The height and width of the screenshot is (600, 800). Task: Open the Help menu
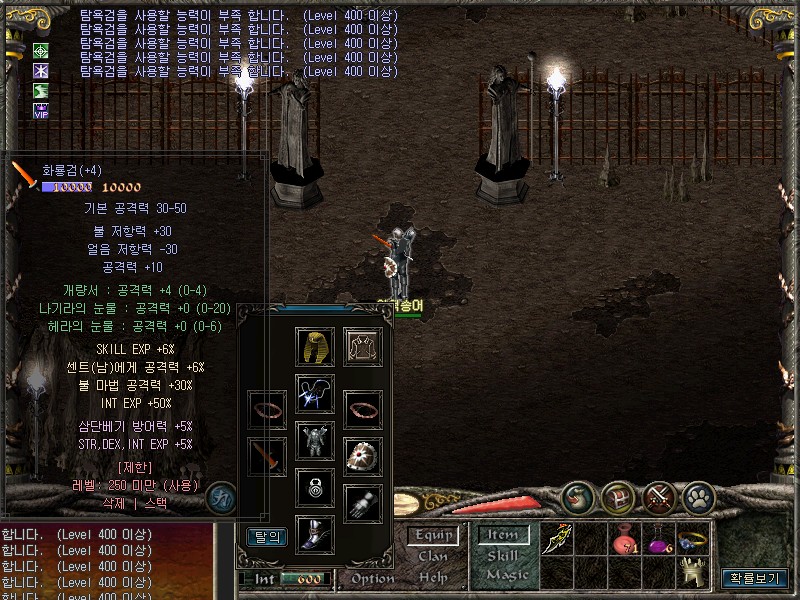pos(433,577)
